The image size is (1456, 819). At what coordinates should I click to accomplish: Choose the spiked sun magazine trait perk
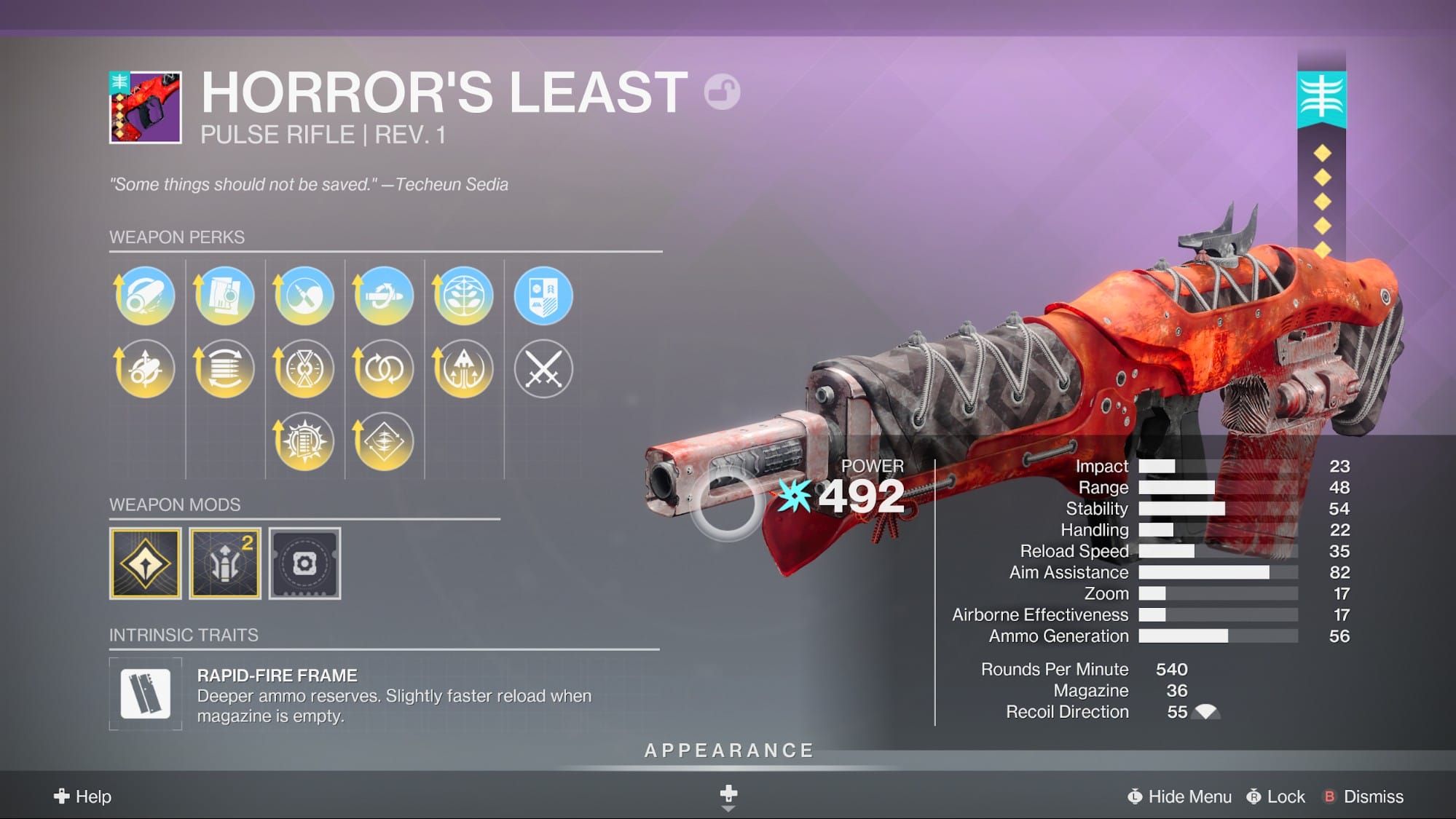pos(304,441)
